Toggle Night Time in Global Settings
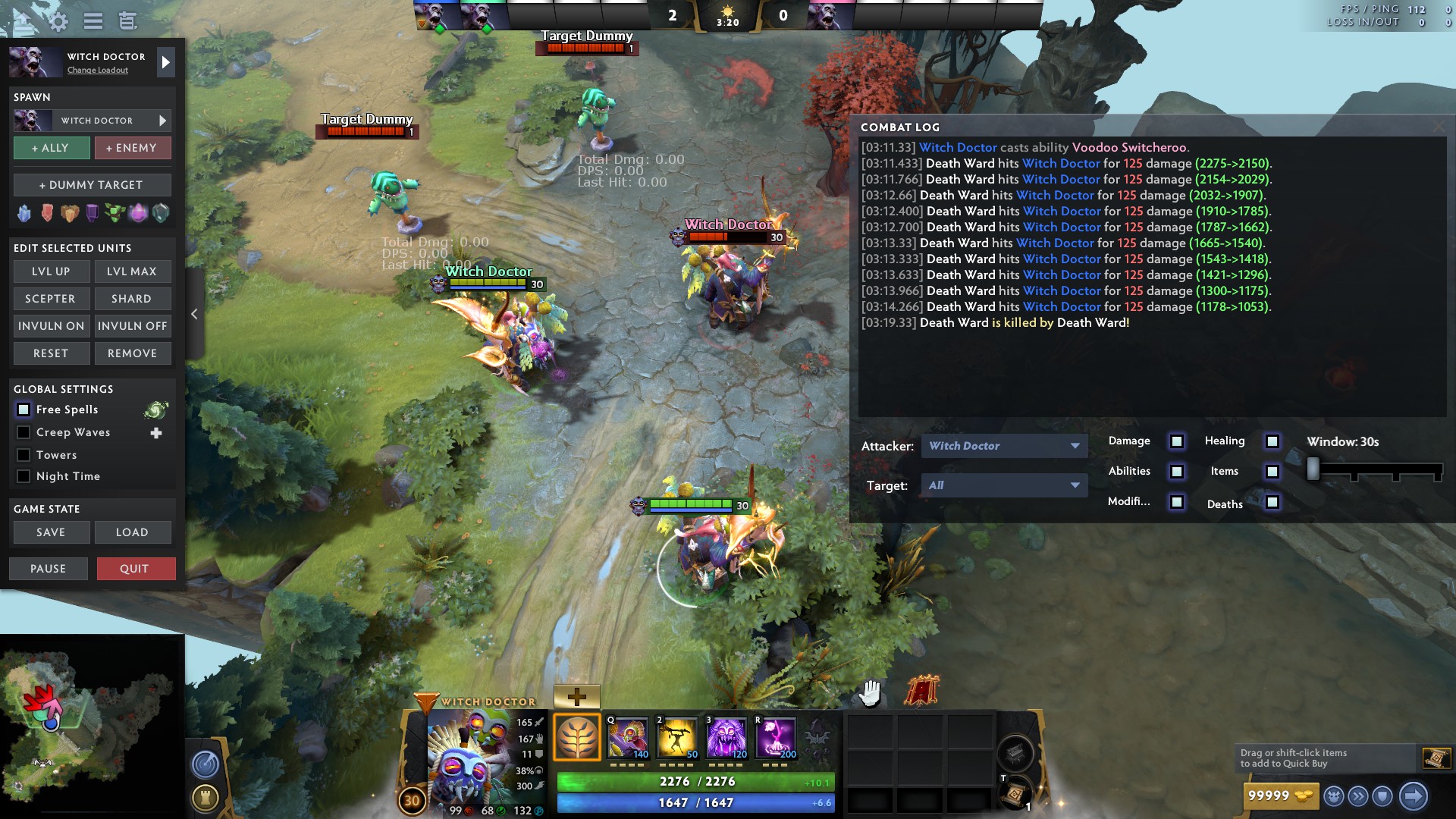 [24, 476]
